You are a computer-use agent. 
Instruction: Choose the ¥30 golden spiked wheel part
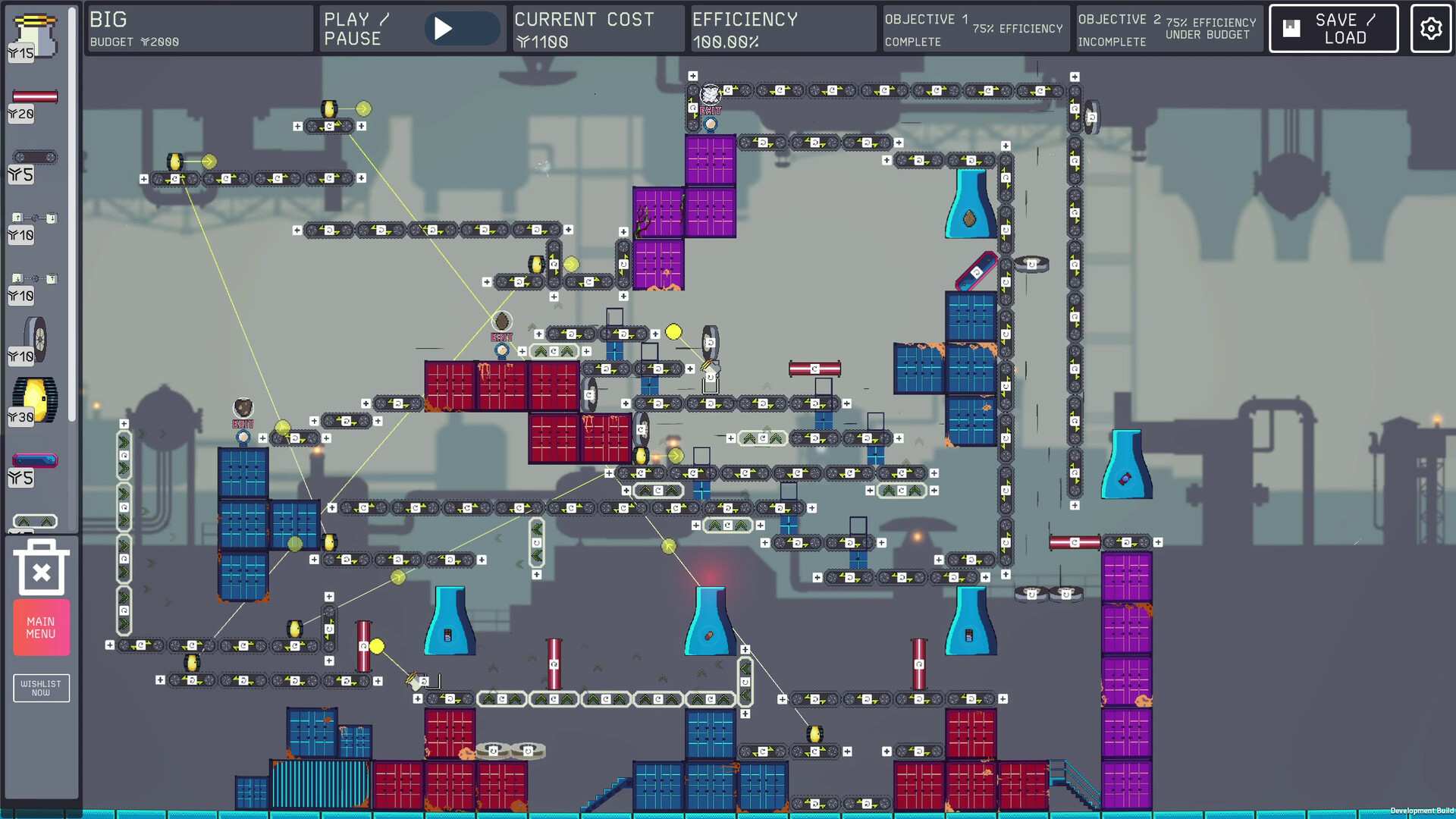tap(34, 396)
